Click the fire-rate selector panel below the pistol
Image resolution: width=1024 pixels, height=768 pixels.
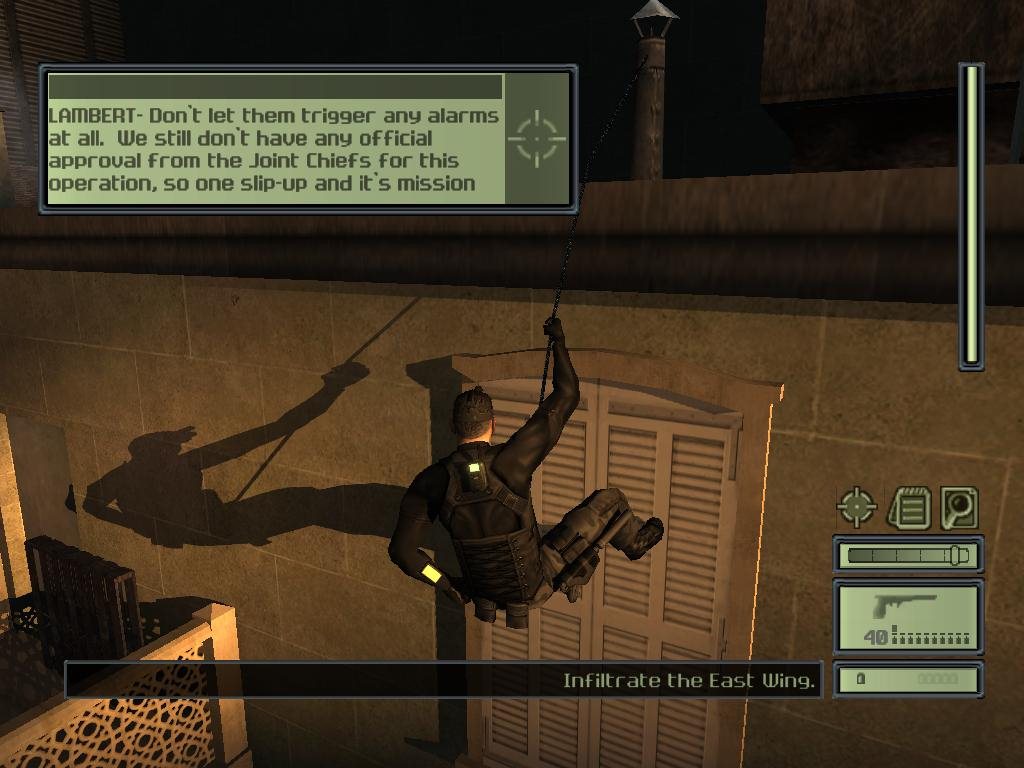click(x=908, y=680)
